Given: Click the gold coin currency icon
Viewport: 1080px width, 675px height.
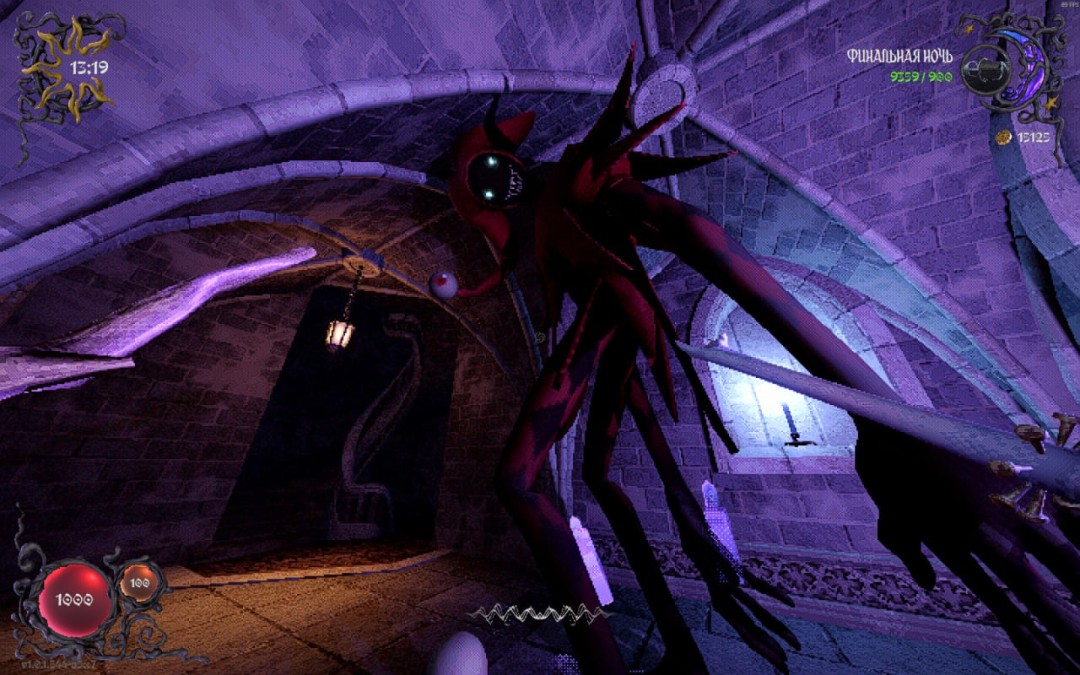Looking at the screenshot, I should [1003, 136].
